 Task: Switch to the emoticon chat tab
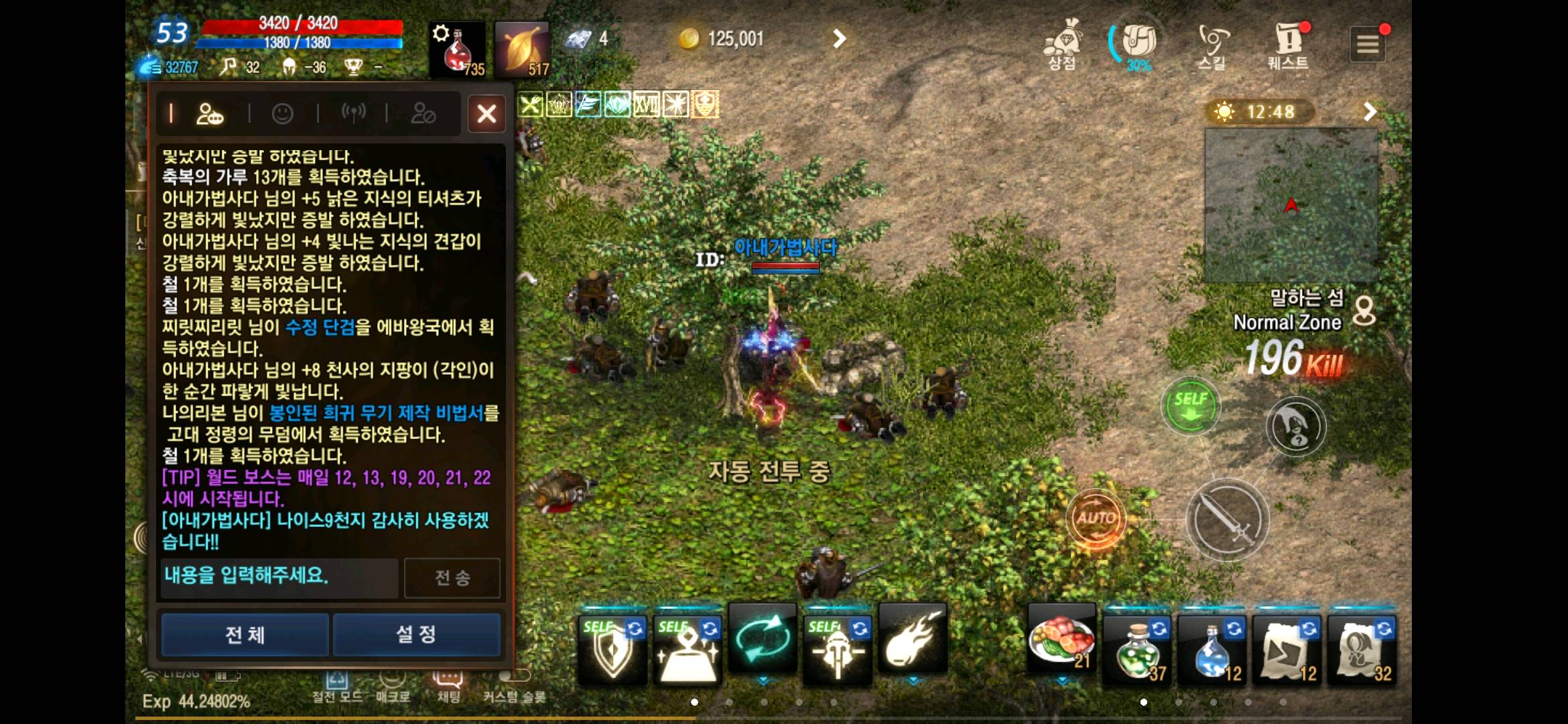click(x=281, y=113)
